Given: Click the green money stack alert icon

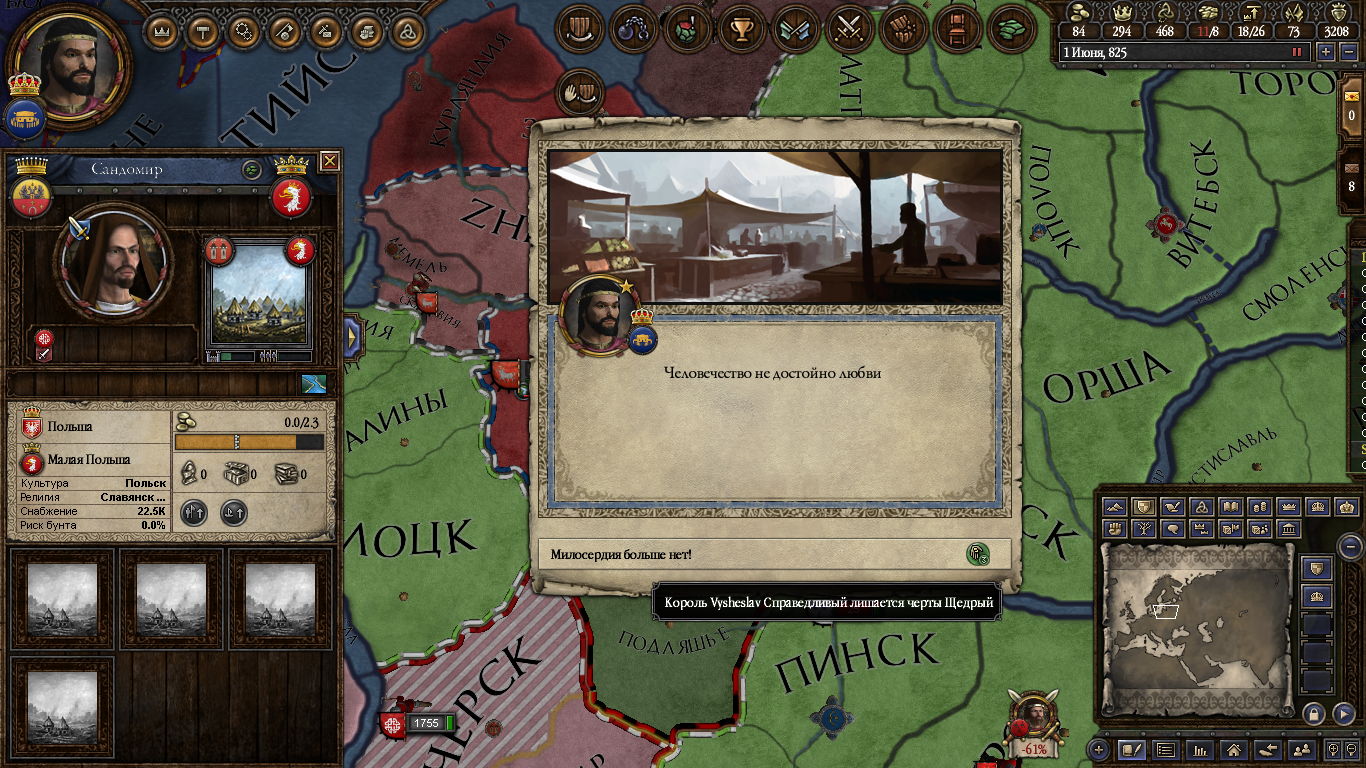Looking at the screenshot, I should (1011, 29).
